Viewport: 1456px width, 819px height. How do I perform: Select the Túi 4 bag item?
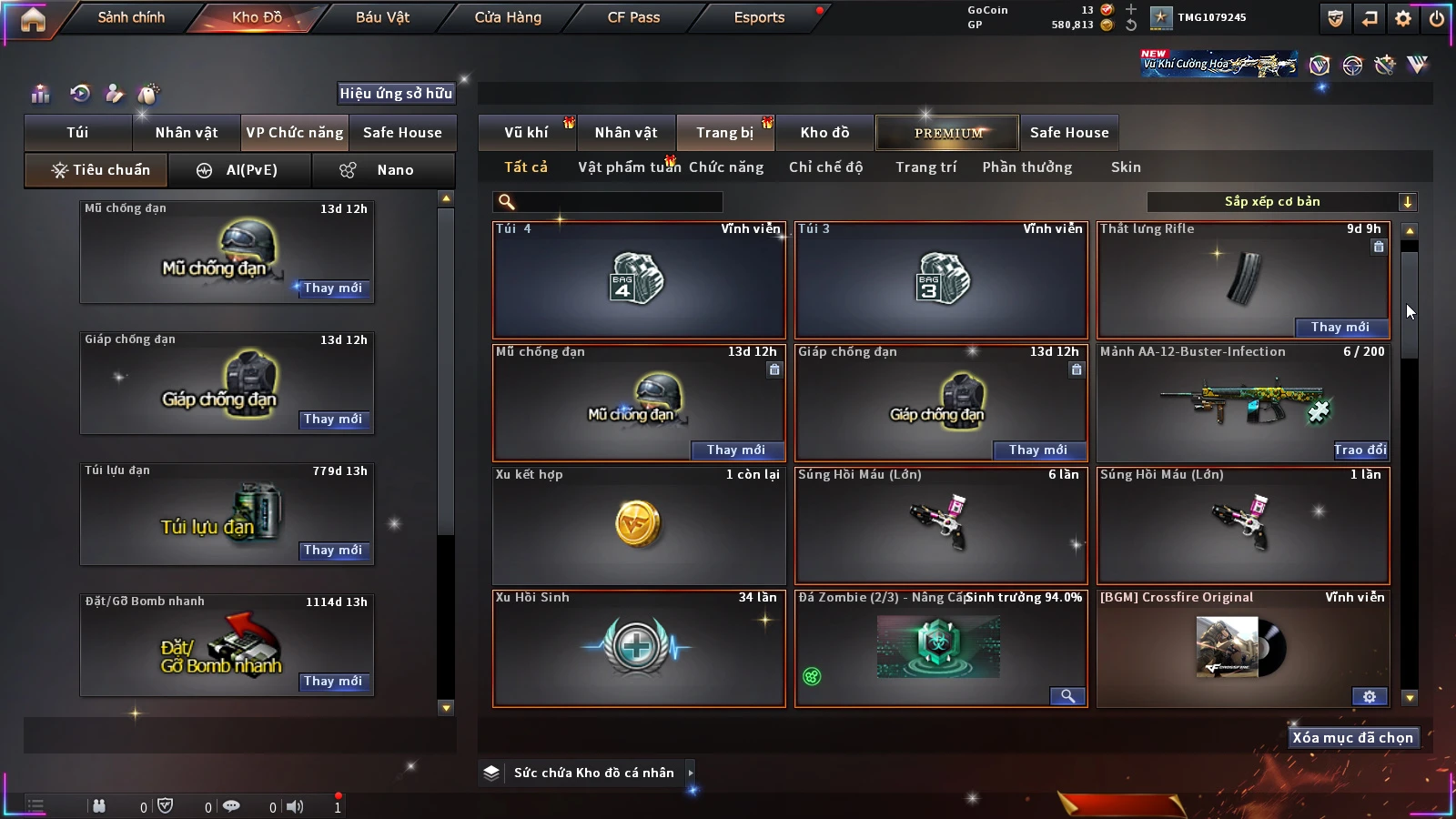[639, 280]
